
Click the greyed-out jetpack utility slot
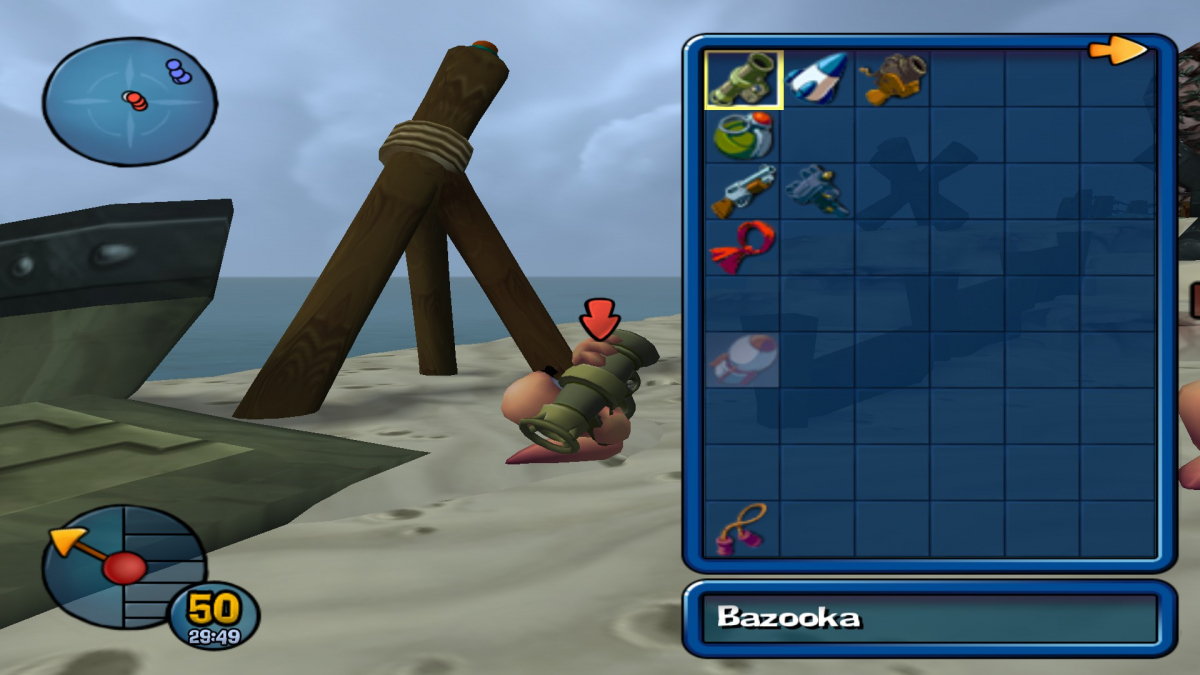click(x=743, y=360)
